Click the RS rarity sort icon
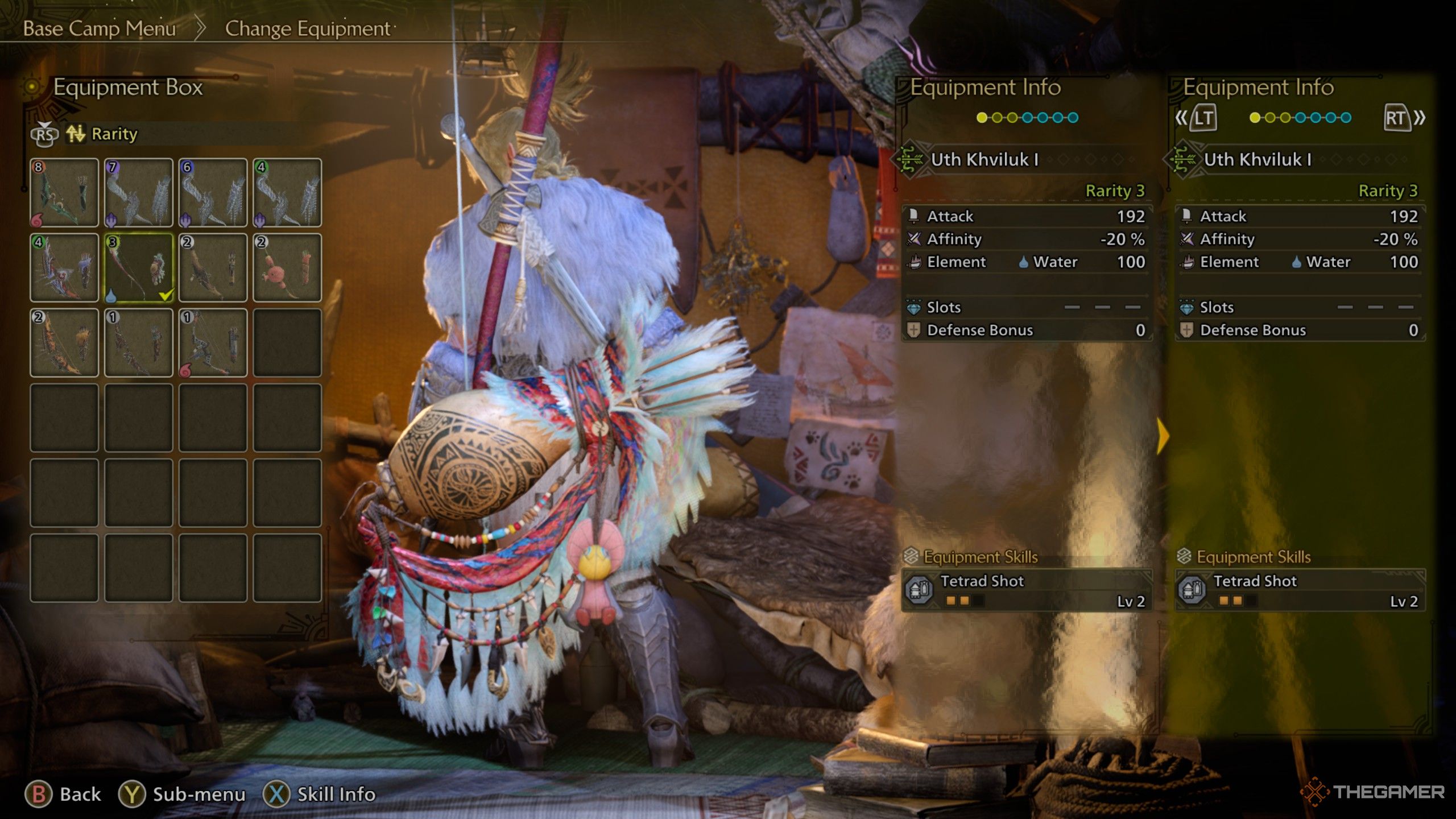 (45, 135)
